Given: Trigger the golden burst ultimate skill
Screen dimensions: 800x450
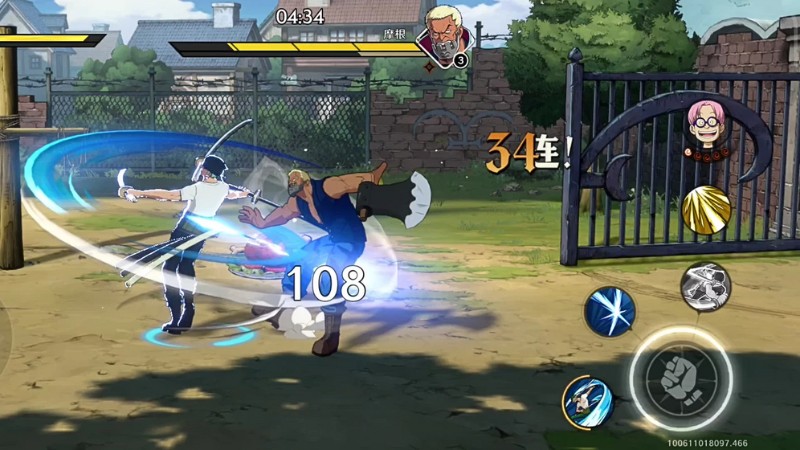Looking at the screenshot, I should click(706, 210).
